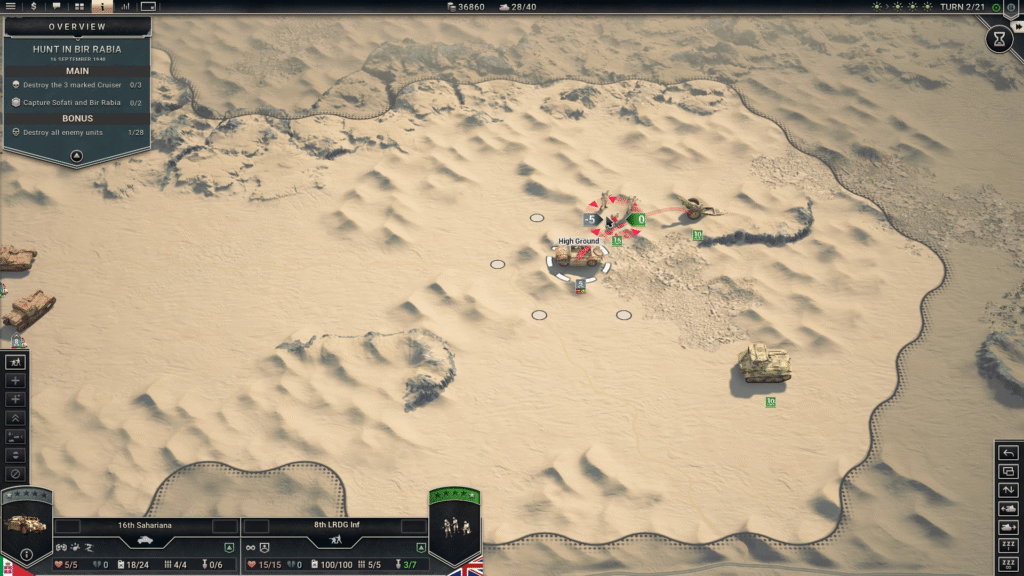End the turn with the hourglass button
Viewport: 1024px width, 576px height.
click(998, 39)
